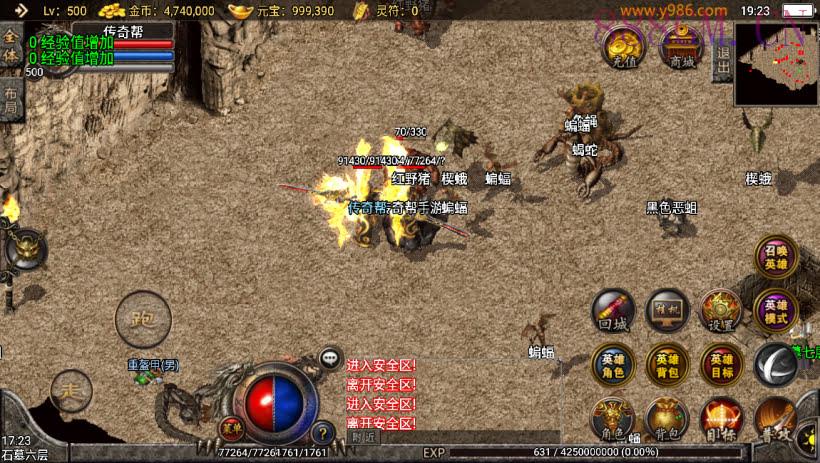Activate the 挂机 auto-battle button
Screen dimensions: 820x463
(x=666, y=311)
